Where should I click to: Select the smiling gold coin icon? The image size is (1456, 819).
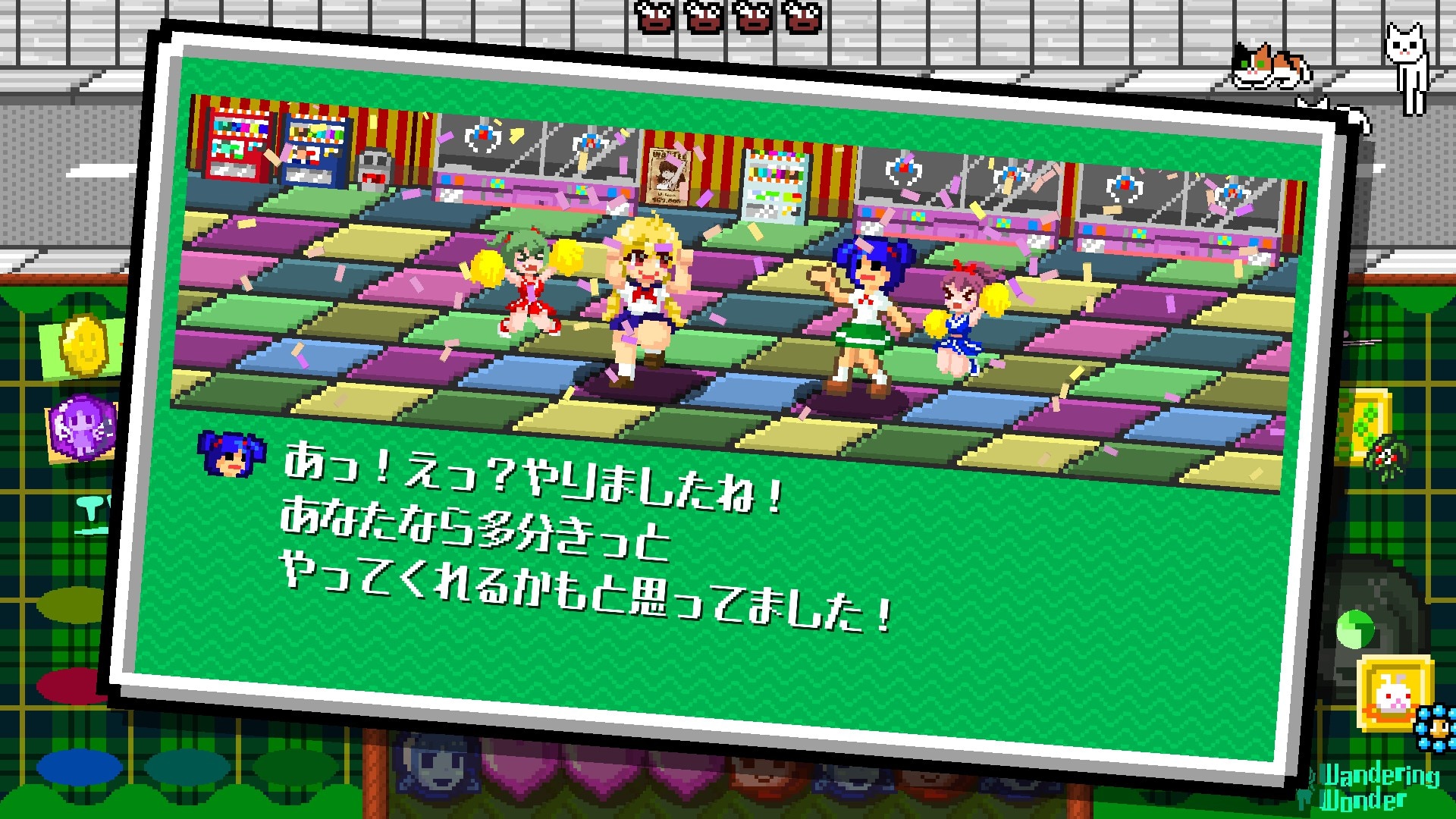click(x=85, y=347)
